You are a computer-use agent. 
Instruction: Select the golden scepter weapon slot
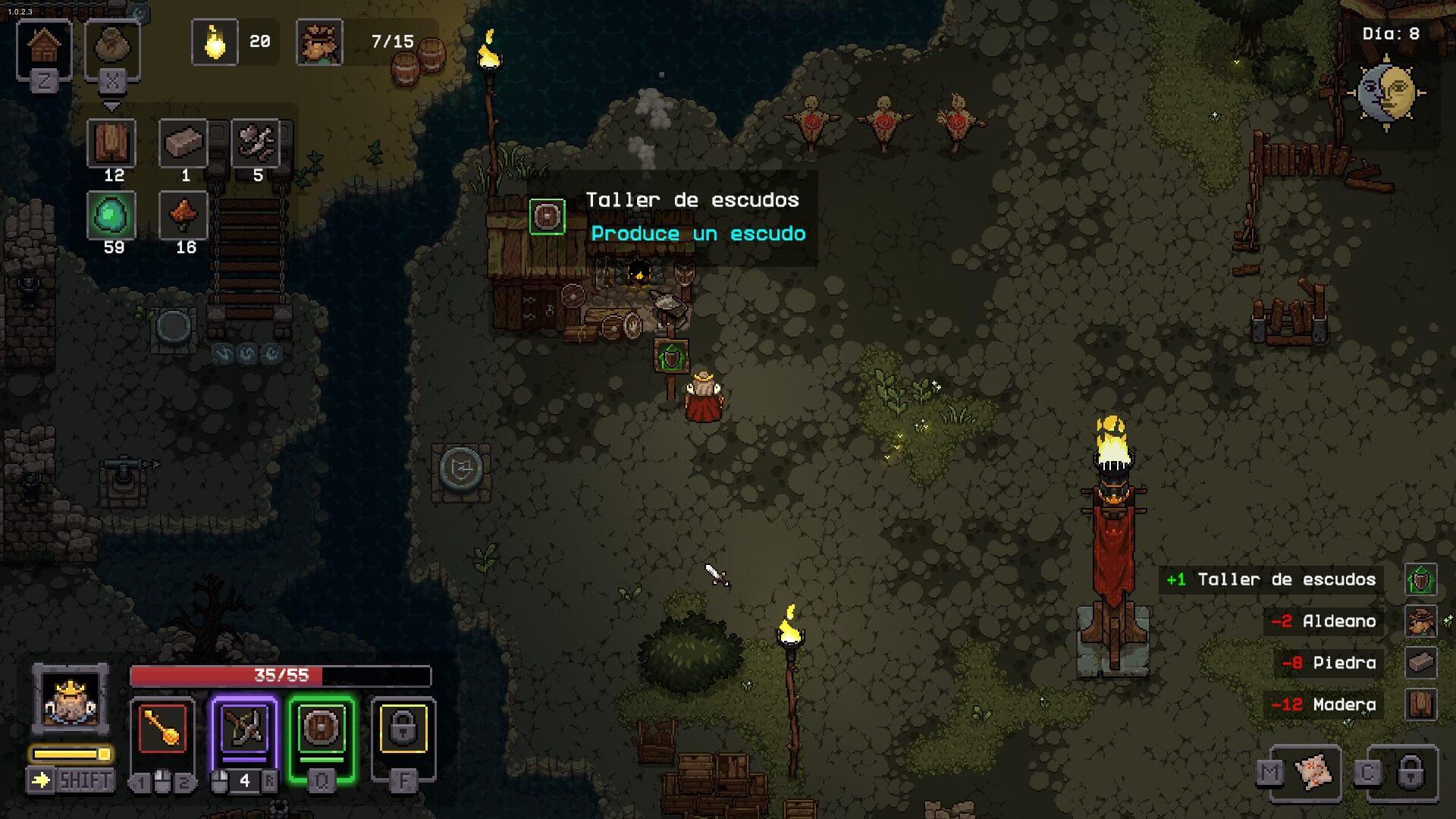pyautogui.click(x=162, y=729)
